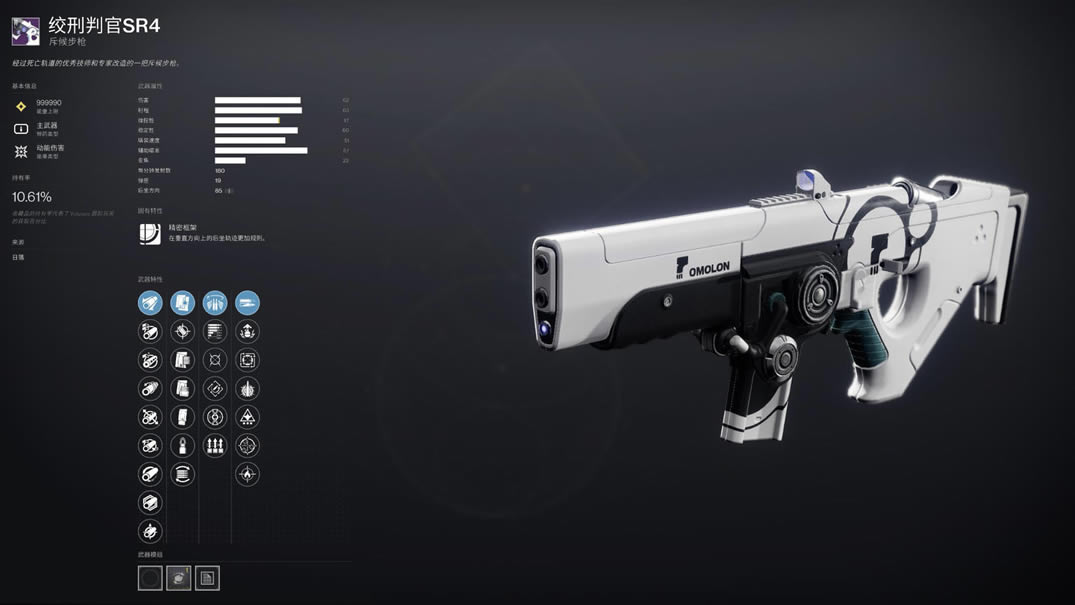Choose the dashed square frame trait perk
Screen dimensions: 1075x605
[x=247, y=360]
